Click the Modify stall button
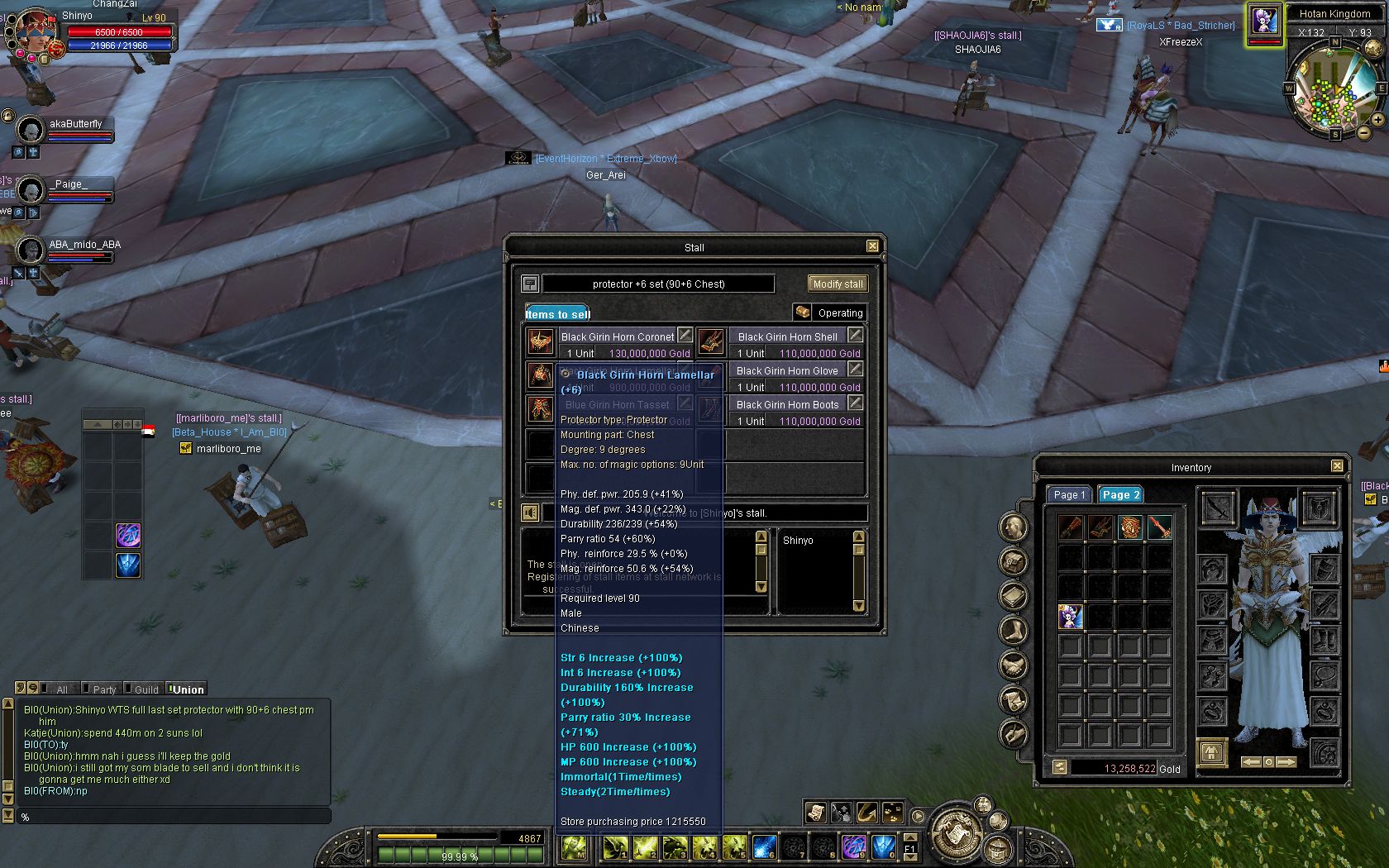Image resolution: width=1389 pixels, height=868 pixels. pyautogui.click(x=838, y=284)
